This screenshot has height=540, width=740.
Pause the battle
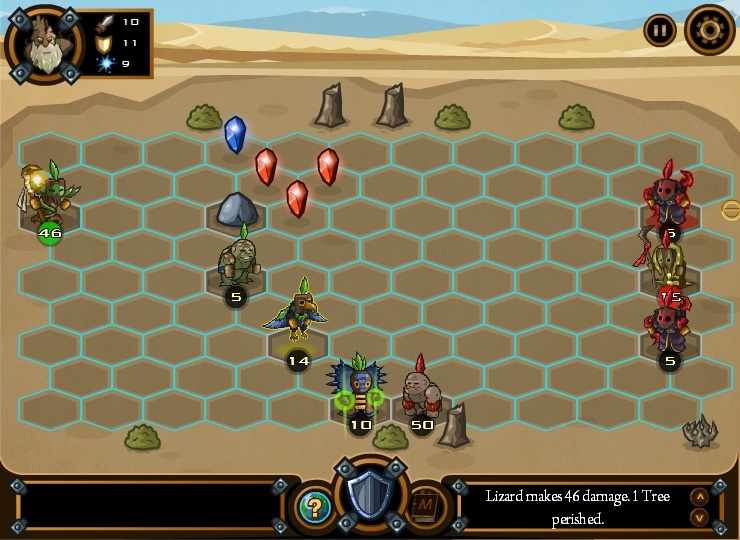pyautogui.click(x=659, y=30)
